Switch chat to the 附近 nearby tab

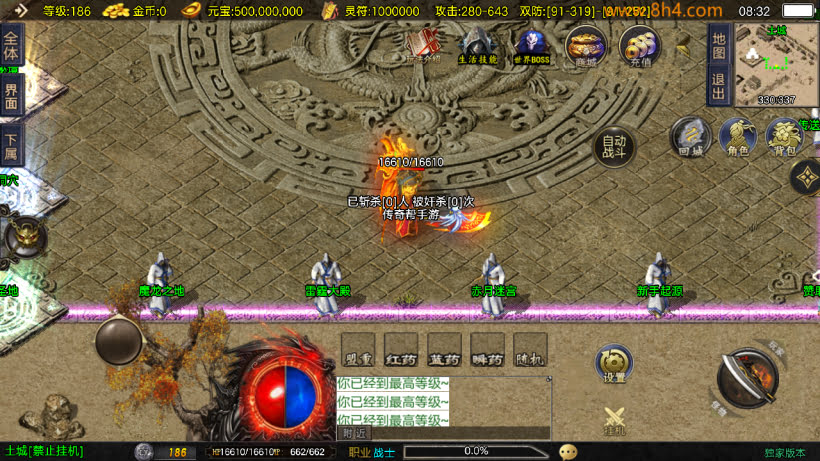355,433
